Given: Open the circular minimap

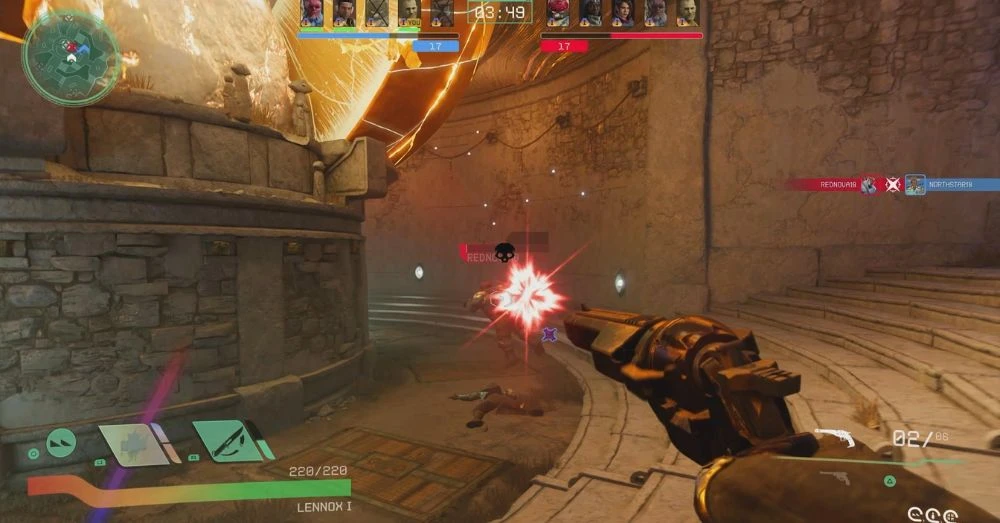Looking at the screenshot, I should pos(70,58).
